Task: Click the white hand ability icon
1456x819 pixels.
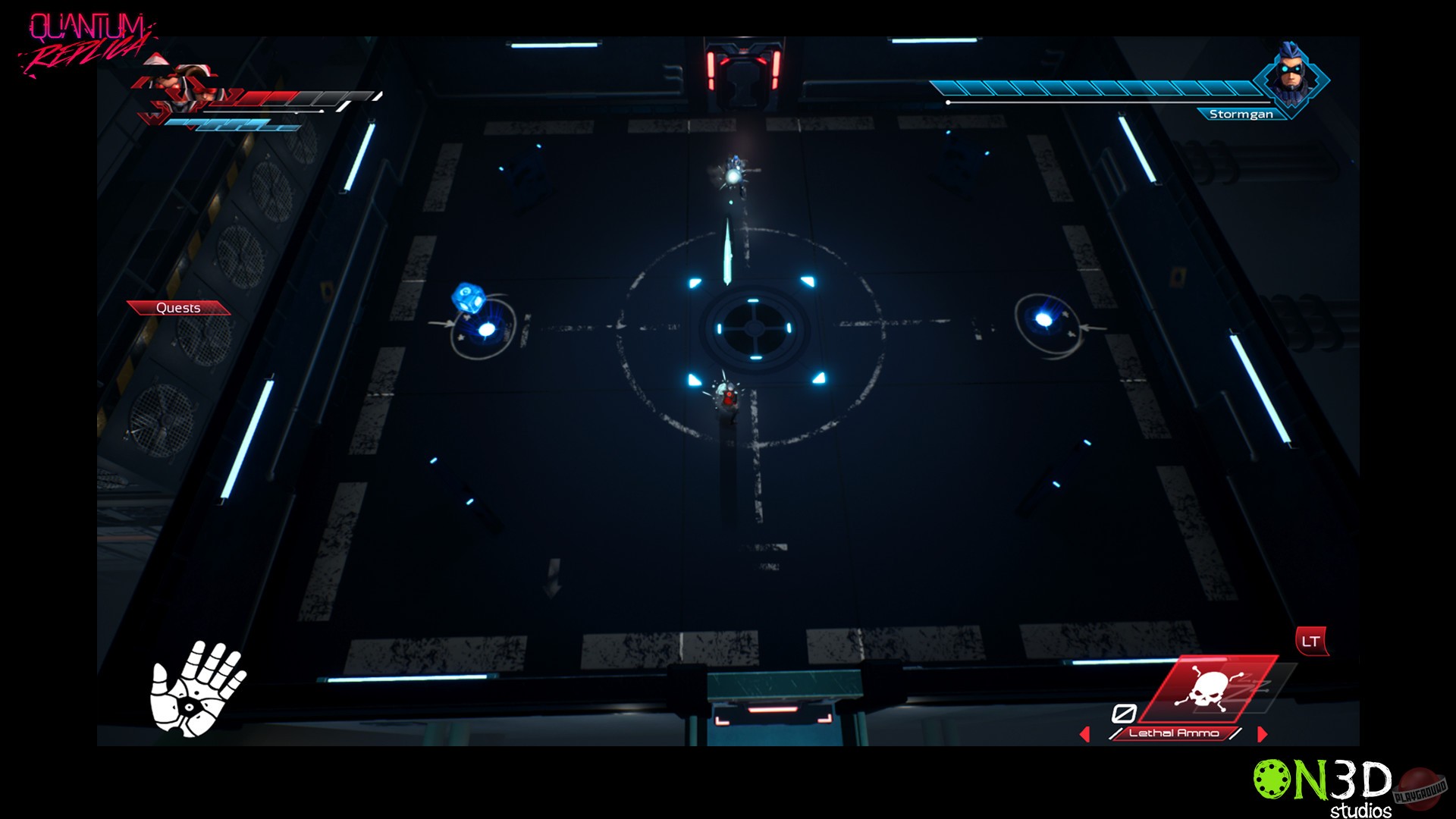Action: (192, 695)
